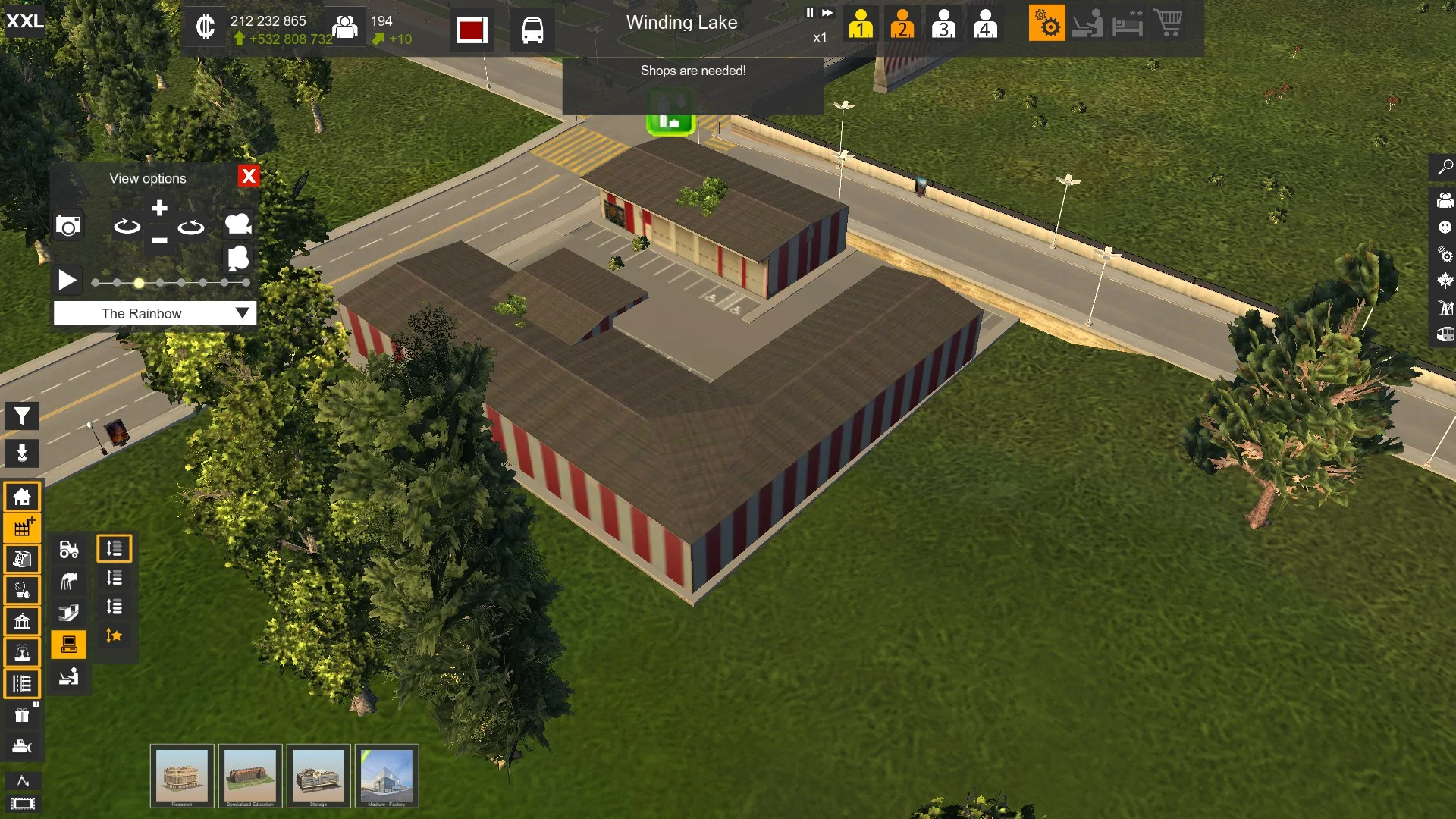
Task: Close the View options panel
Action: (248, 177)
